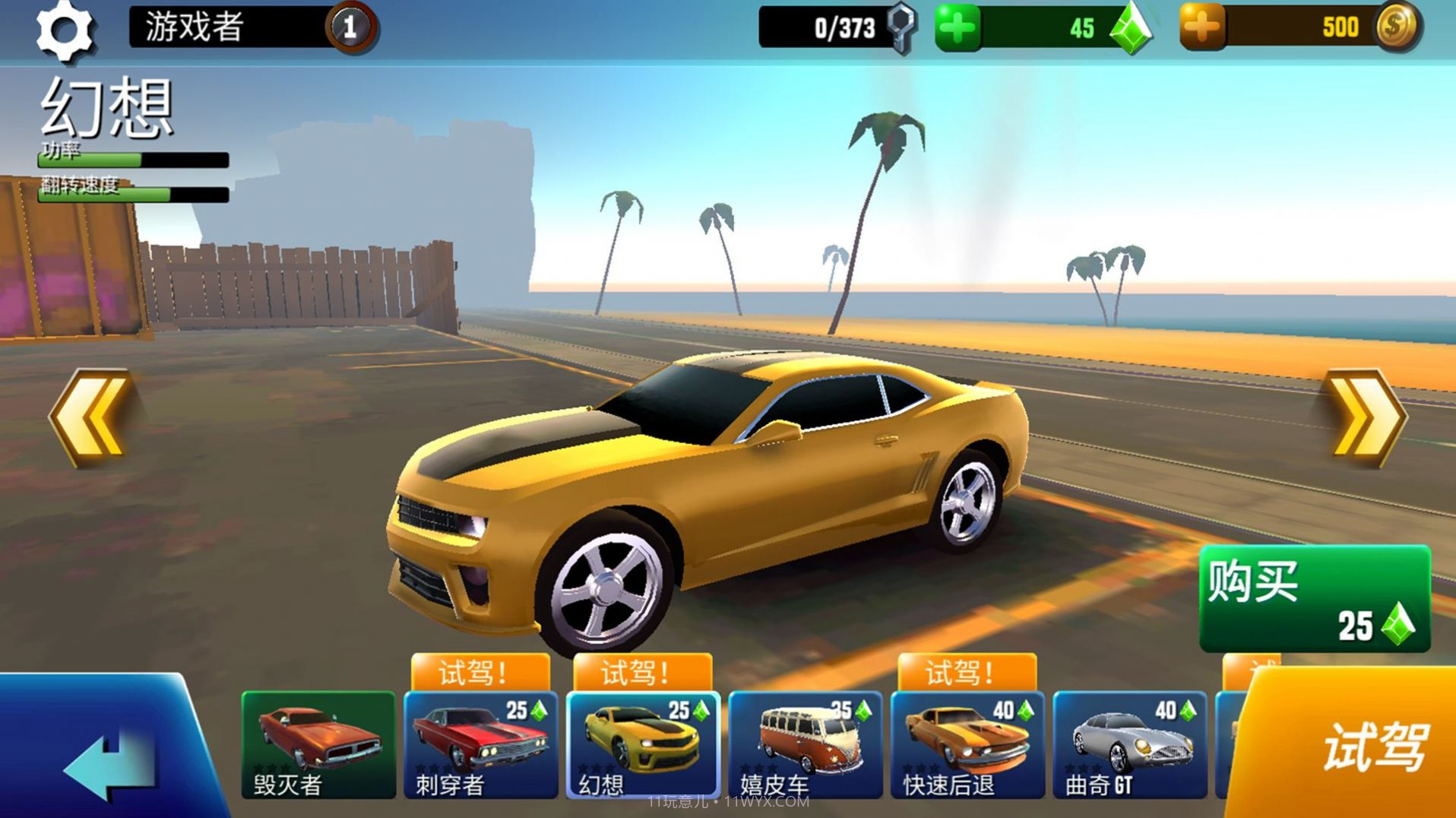This screenshot has width=1456, height=818.
Task: Open the gear settings menu
Action: 65,30
